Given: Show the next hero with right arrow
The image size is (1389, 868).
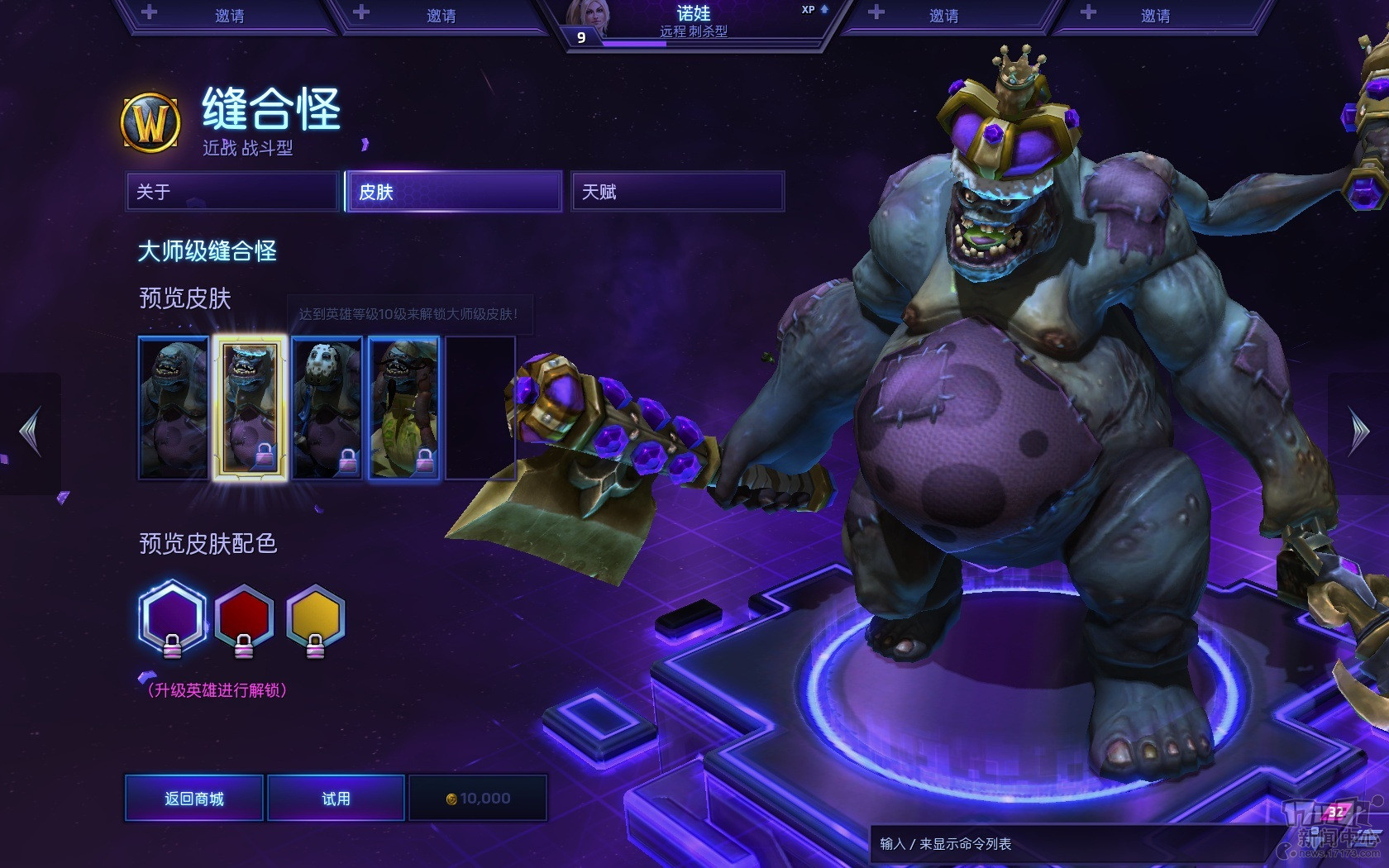Looking at the screenshot, I should [1359, 432].
